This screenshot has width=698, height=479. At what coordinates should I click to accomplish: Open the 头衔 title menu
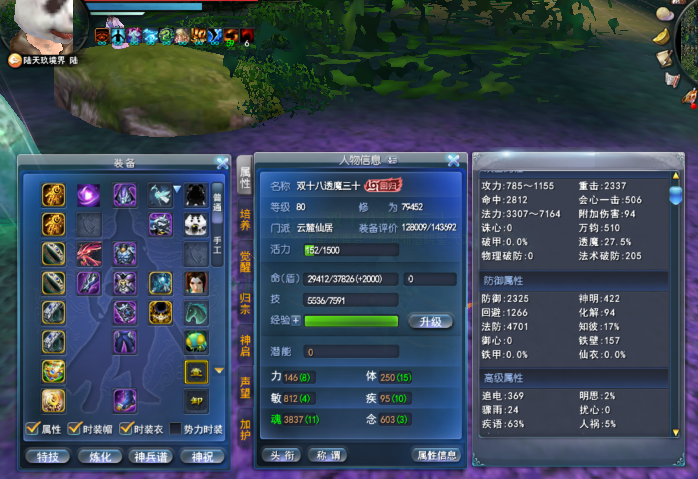click(x=280, y=455)
